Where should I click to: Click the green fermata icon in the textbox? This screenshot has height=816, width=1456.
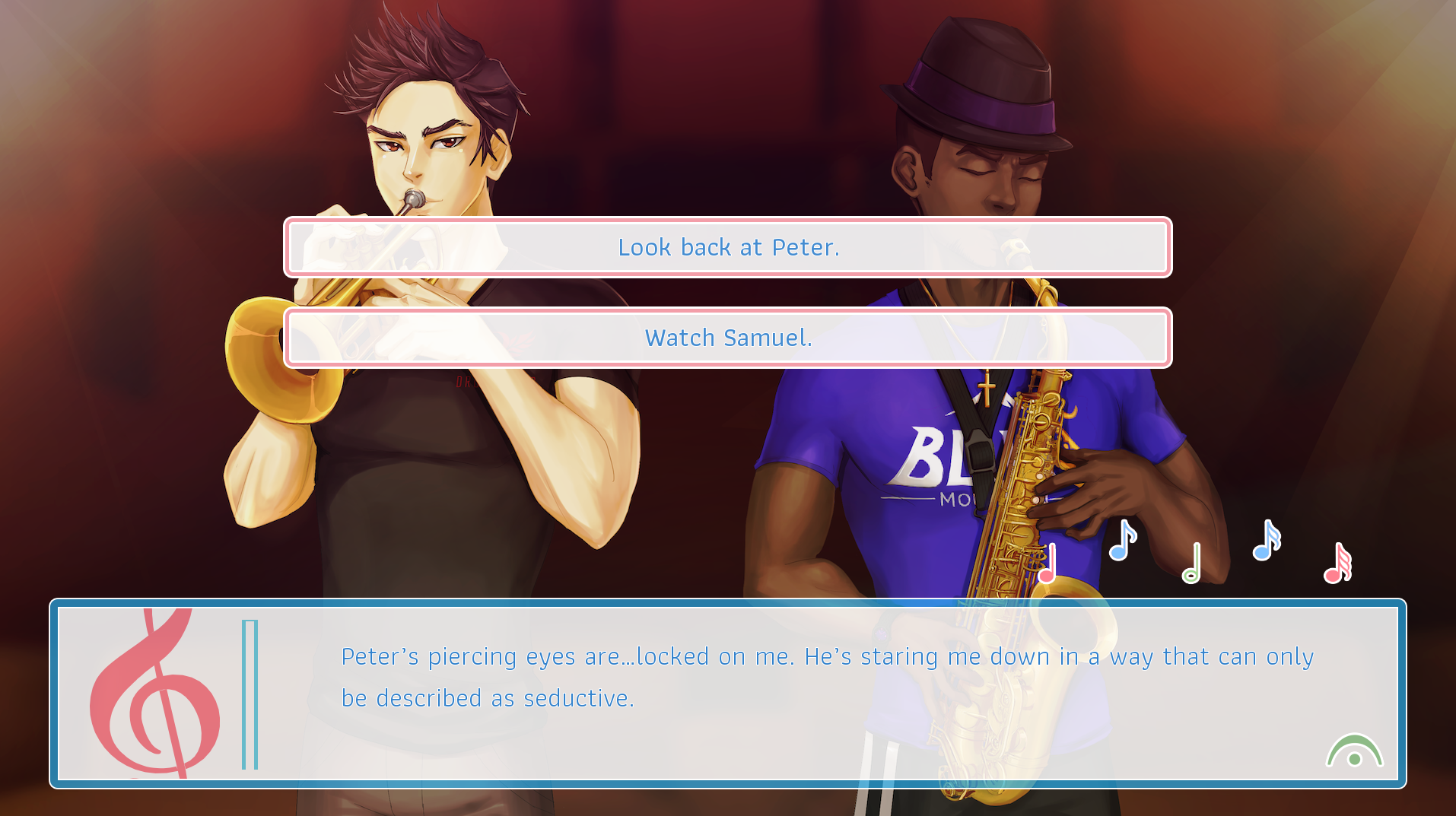(1354, 752)
